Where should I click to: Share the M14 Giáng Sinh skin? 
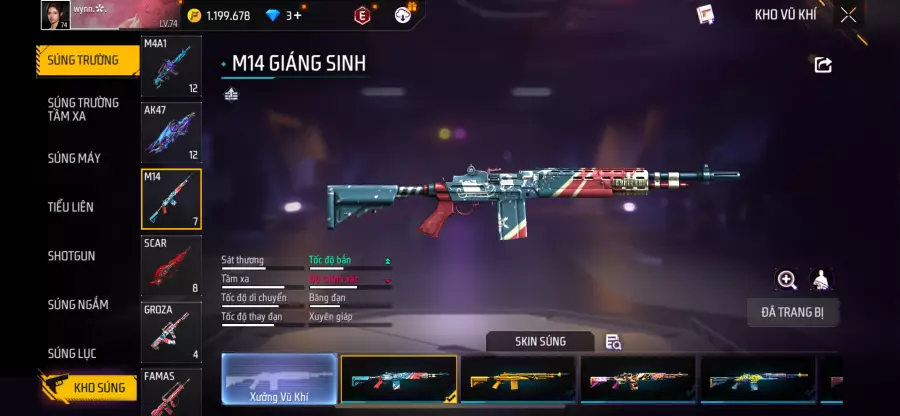pyautogui.click(x=823, y=65)
